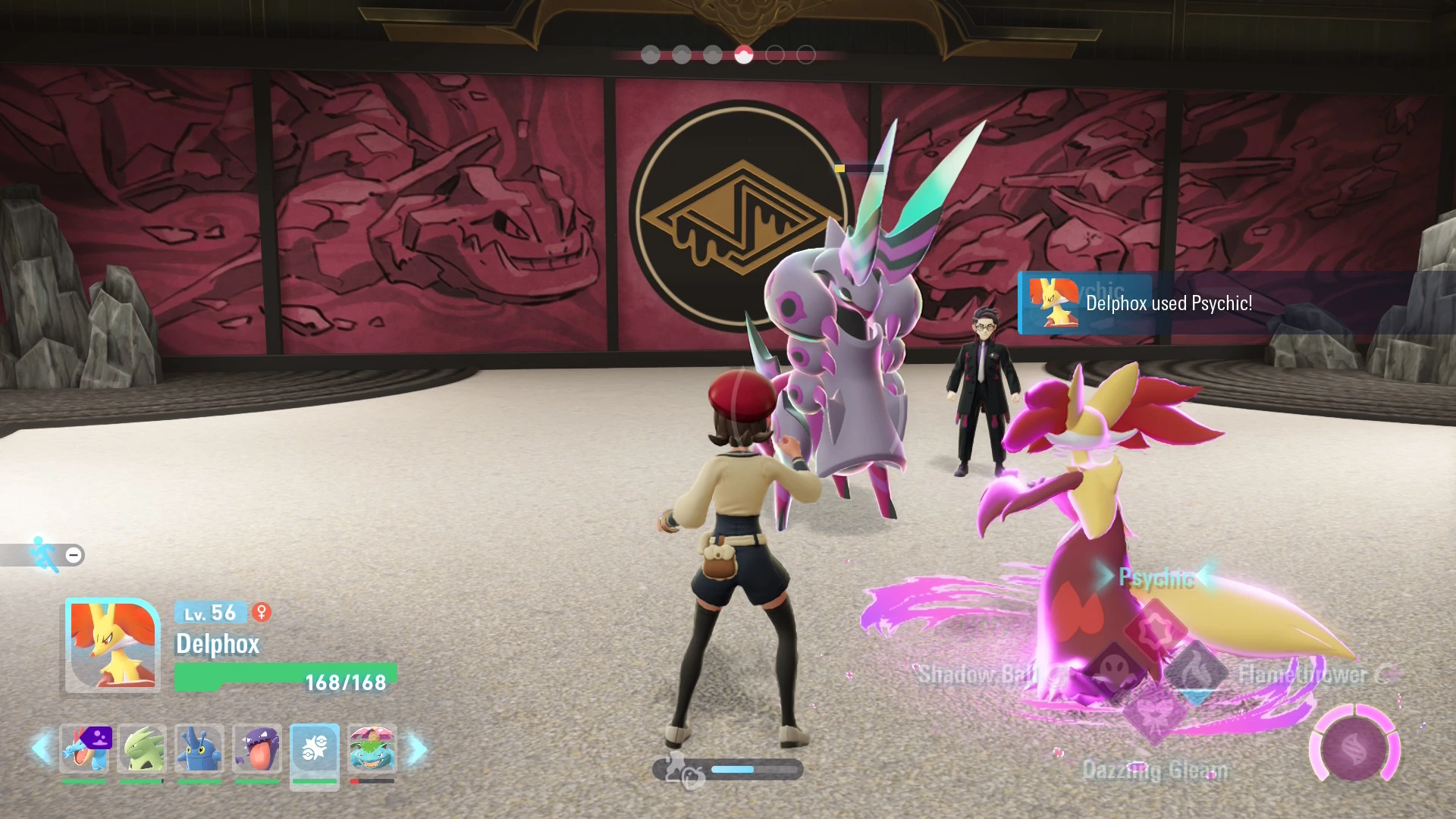Switch to Feraligatr in the party
1456x819 pixels.
pyautogui.click(x=85, y=749)
